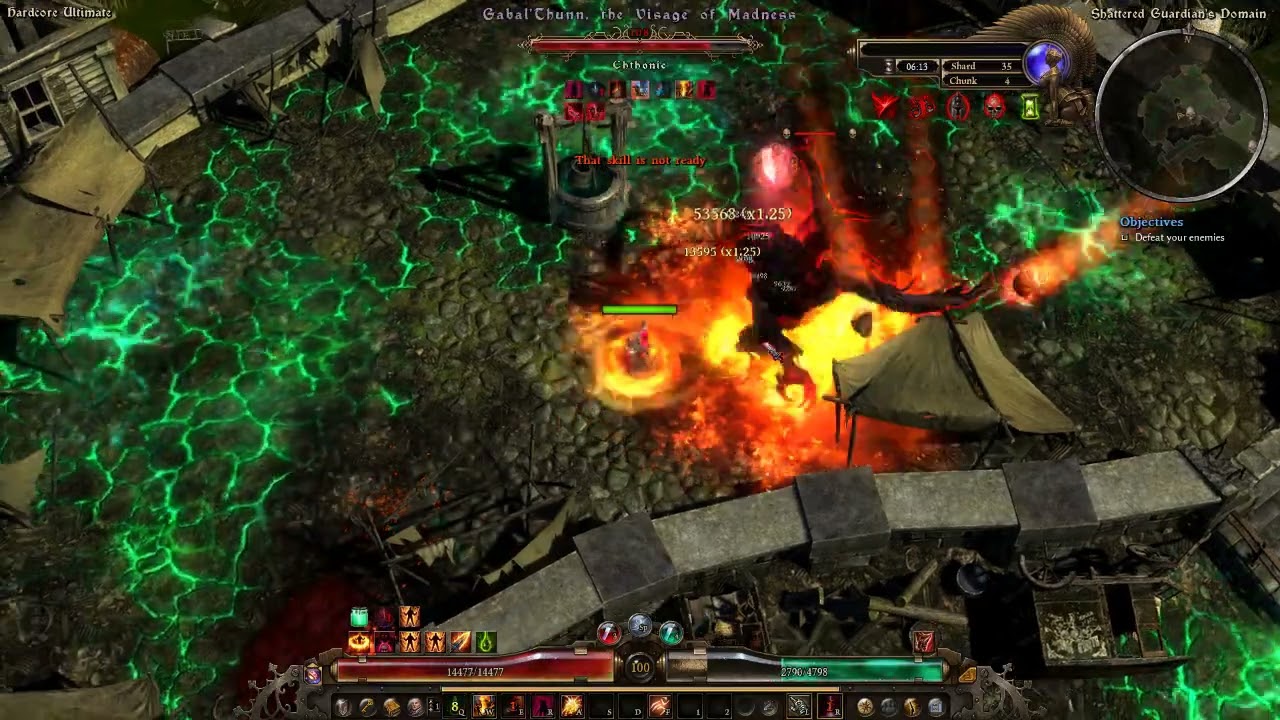Use the red claw skill in slot F

pos(660,707)
